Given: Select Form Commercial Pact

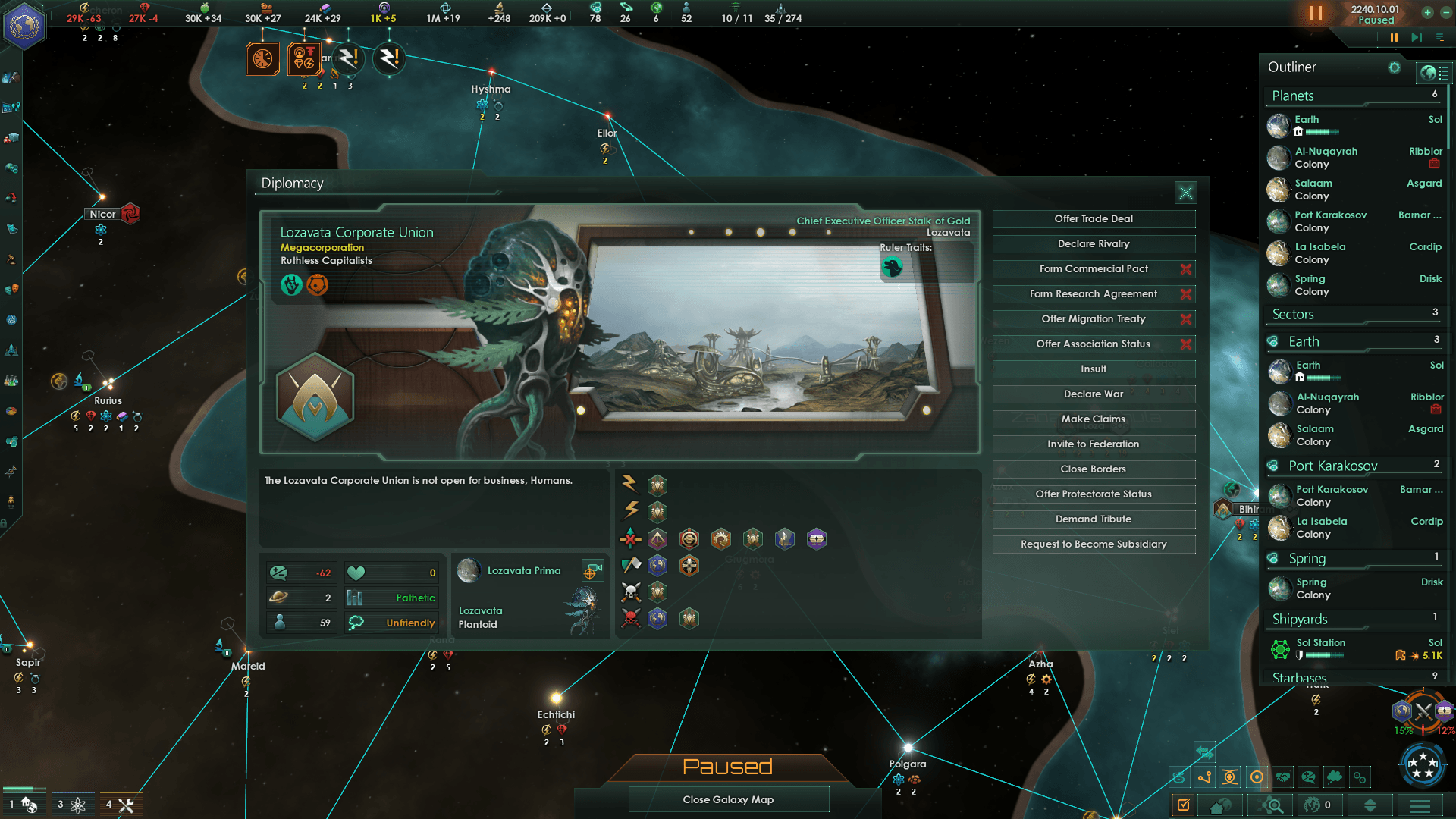Looking at the screenshot, I should click(x=1094, y=269).
